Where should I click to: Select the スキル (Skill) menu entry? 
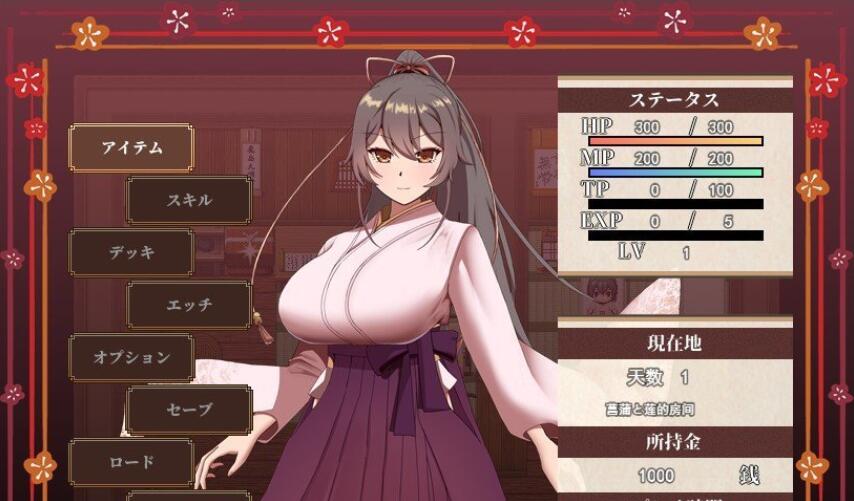[188, 200]
